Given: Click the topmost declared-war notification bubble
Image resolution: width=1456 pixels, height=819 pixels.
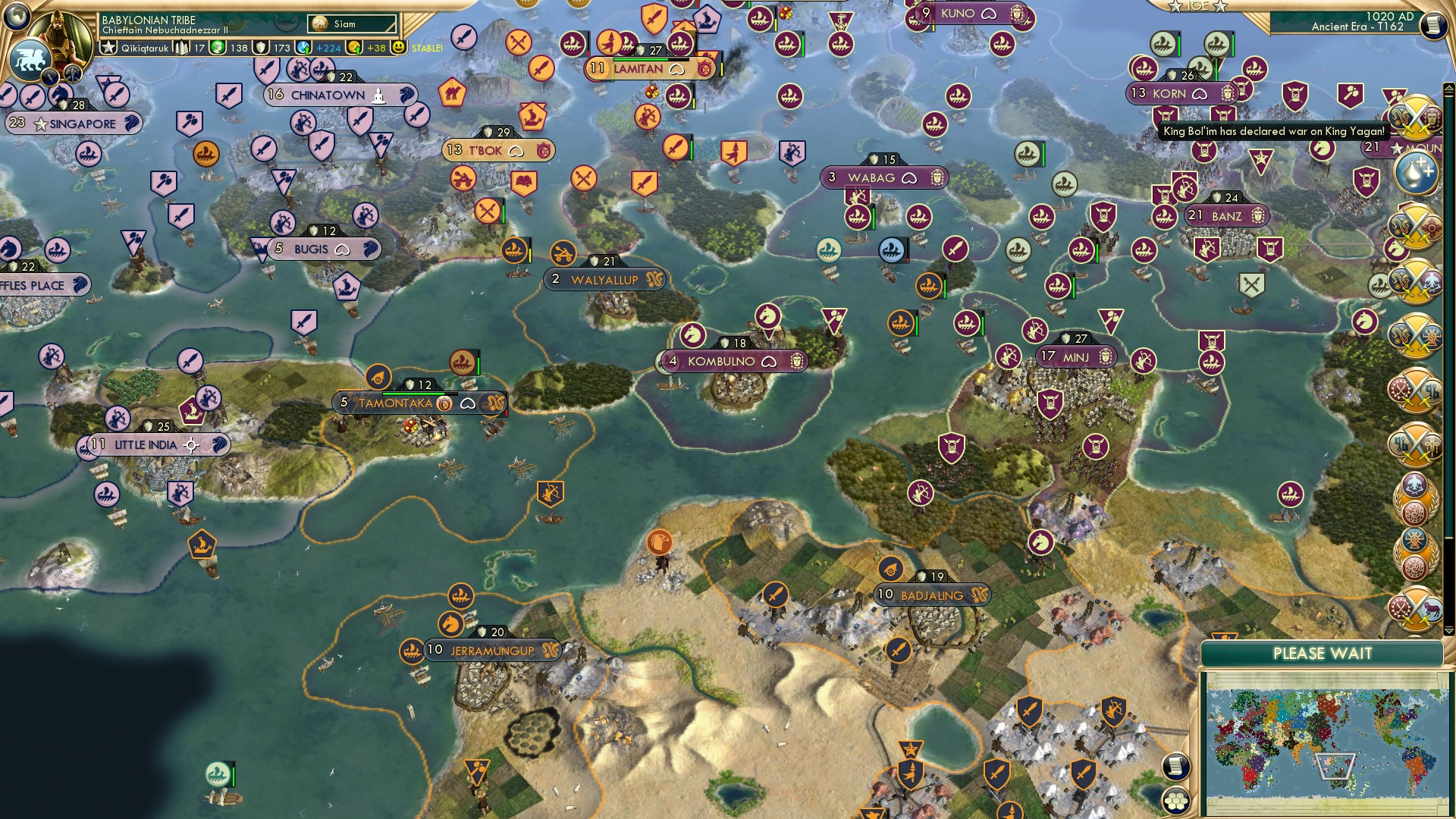Looking at the screenshot, I should click(x=1417, y=118).
